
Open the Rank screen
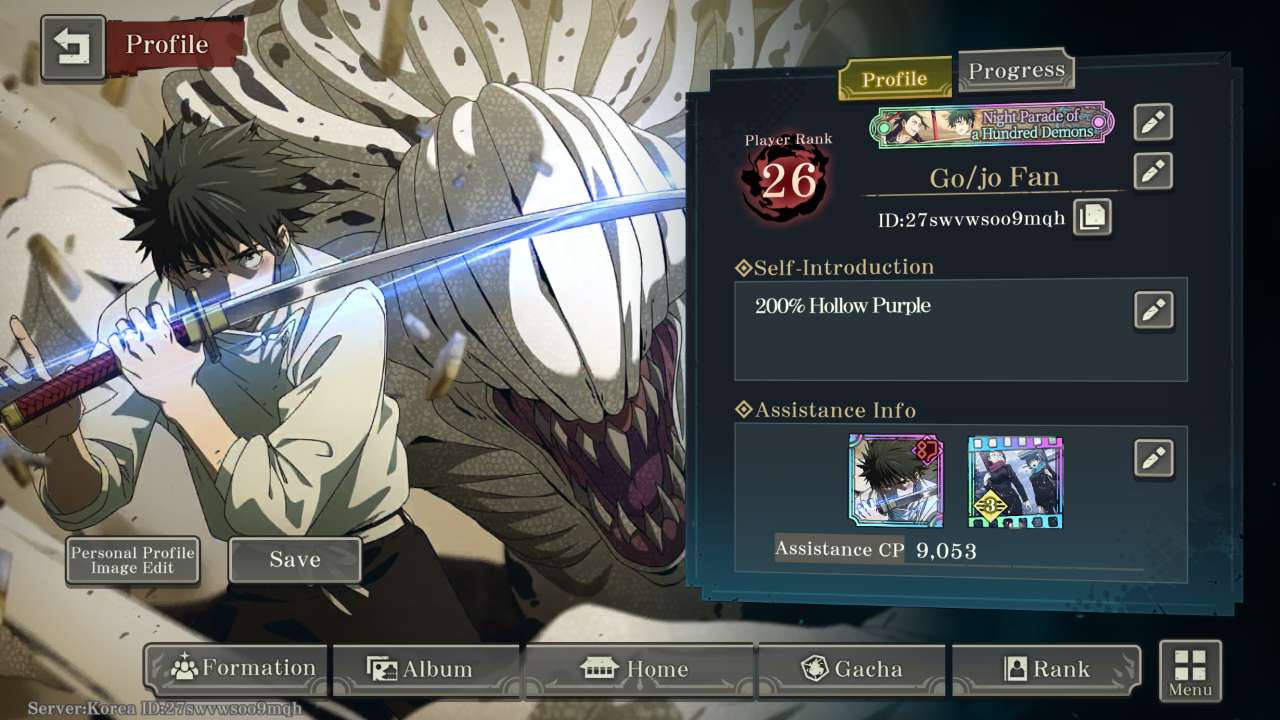[1046, 669]
